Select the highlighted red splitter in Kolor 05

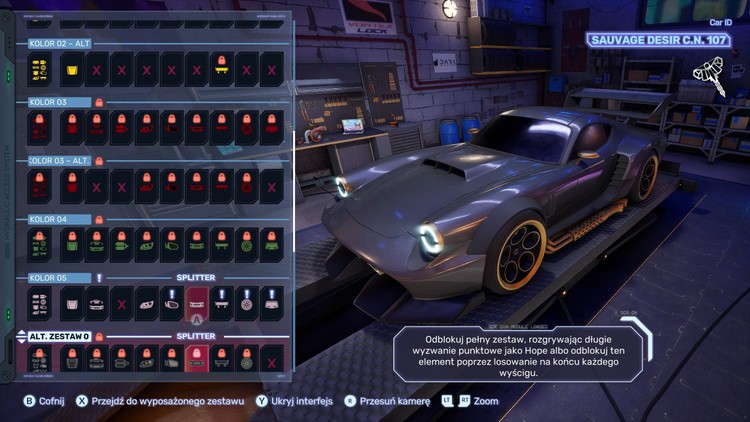tap(197, 302)
